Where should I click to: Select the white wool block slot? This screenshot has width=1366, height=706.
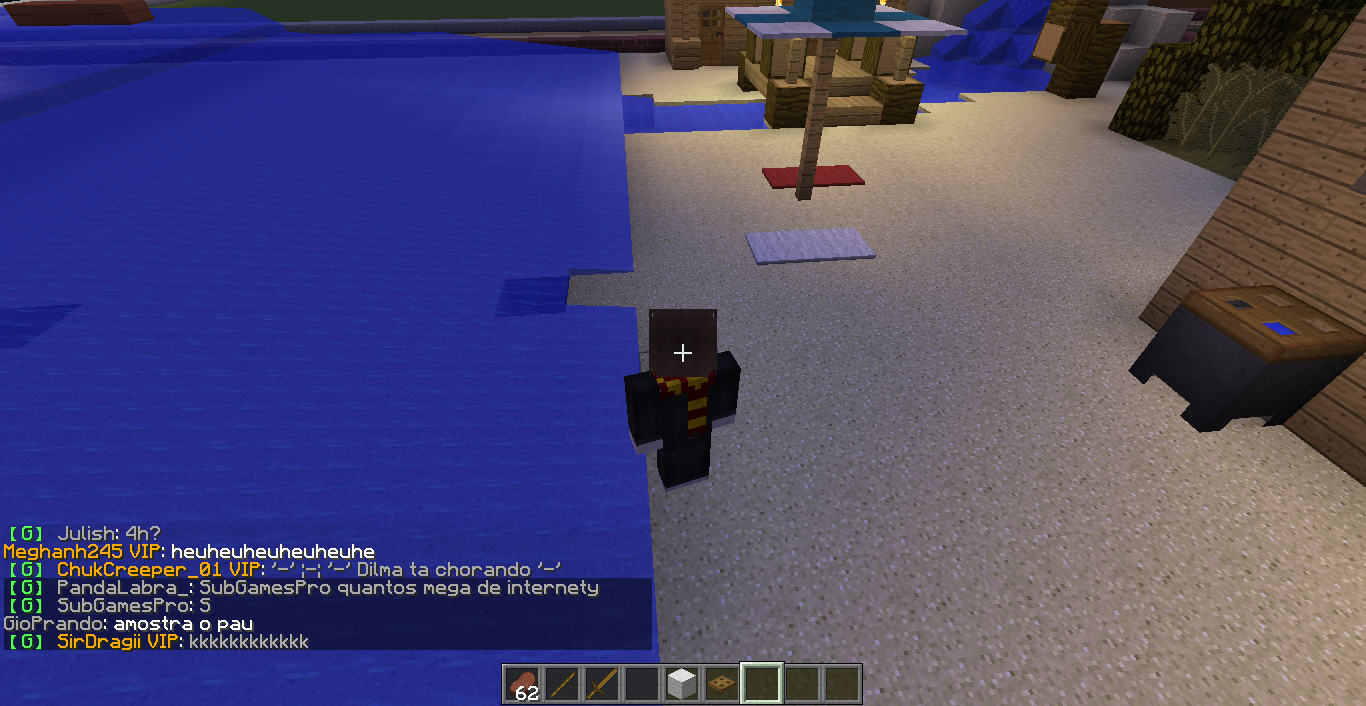click(682, 684)
